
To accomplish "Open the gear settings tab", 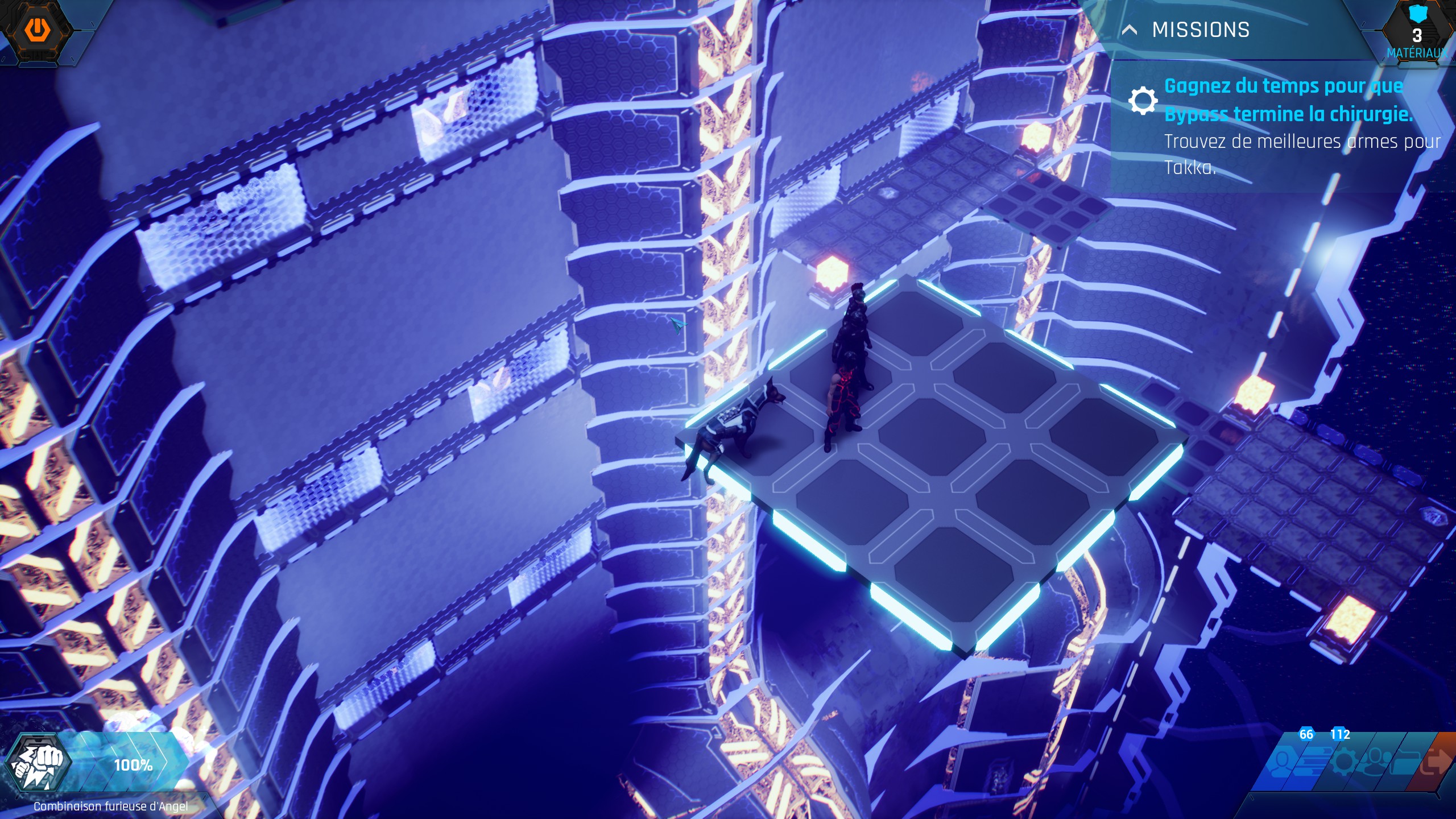I will coord(1343,762).
